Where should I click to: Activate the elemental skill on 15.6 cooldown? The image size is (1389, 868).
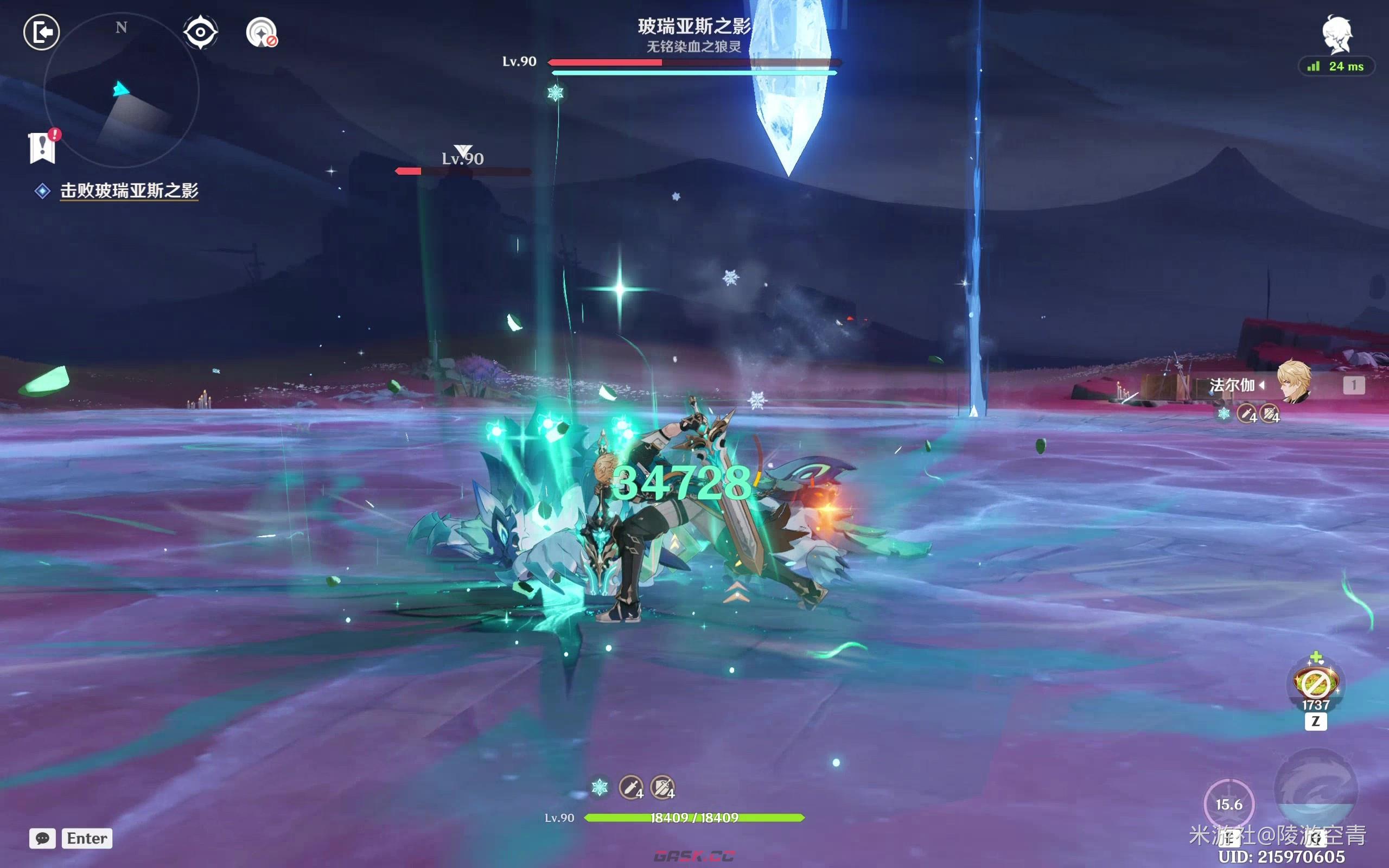click(1229, 805)
